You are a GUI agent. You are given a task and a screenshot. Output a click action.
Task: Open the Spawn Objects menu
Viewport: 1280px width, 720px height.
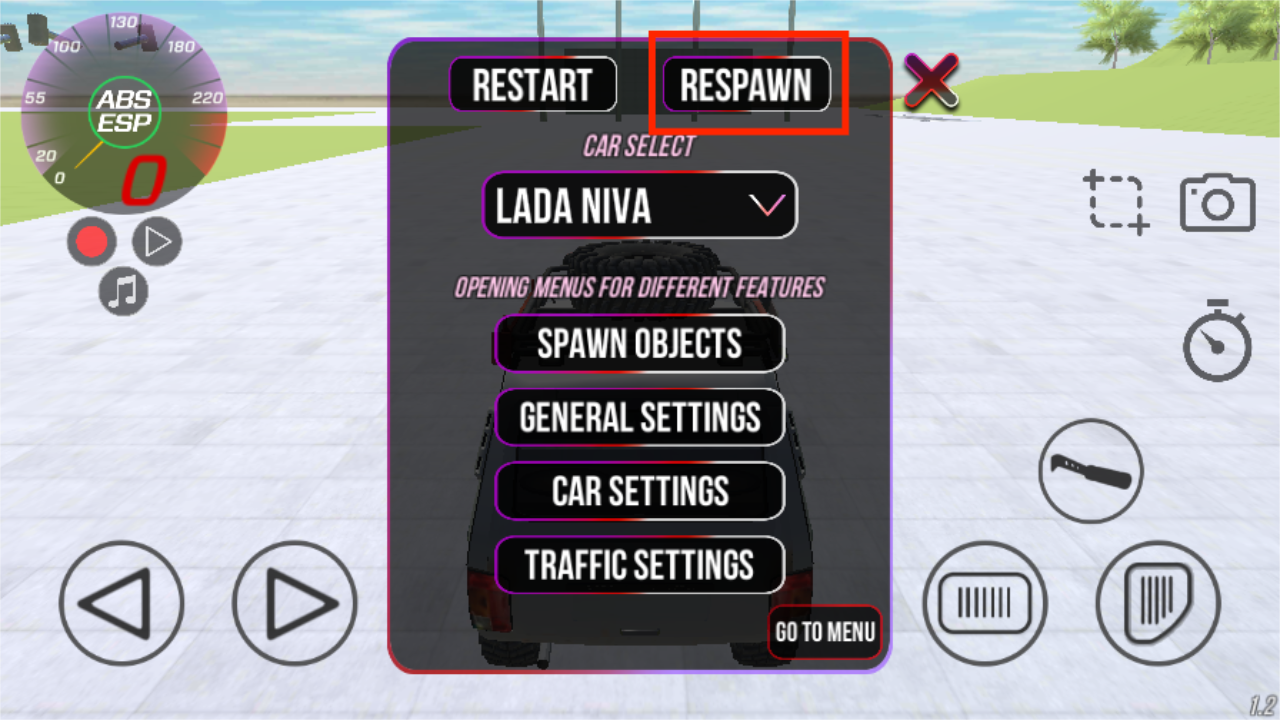coord(640,344)
